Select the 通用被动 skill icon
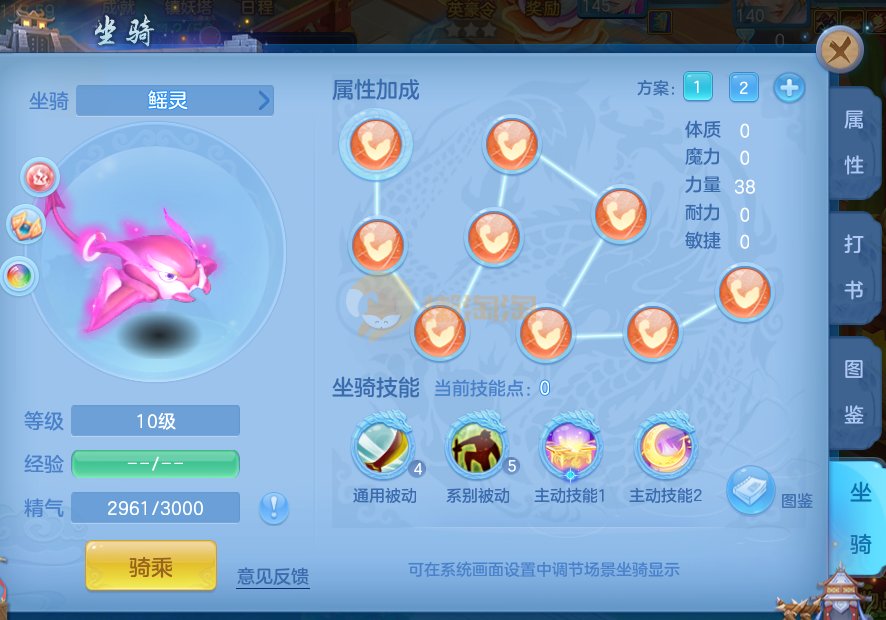Viewport: 886px width, 620px height. pyautogui.click(x=383, y=448)
